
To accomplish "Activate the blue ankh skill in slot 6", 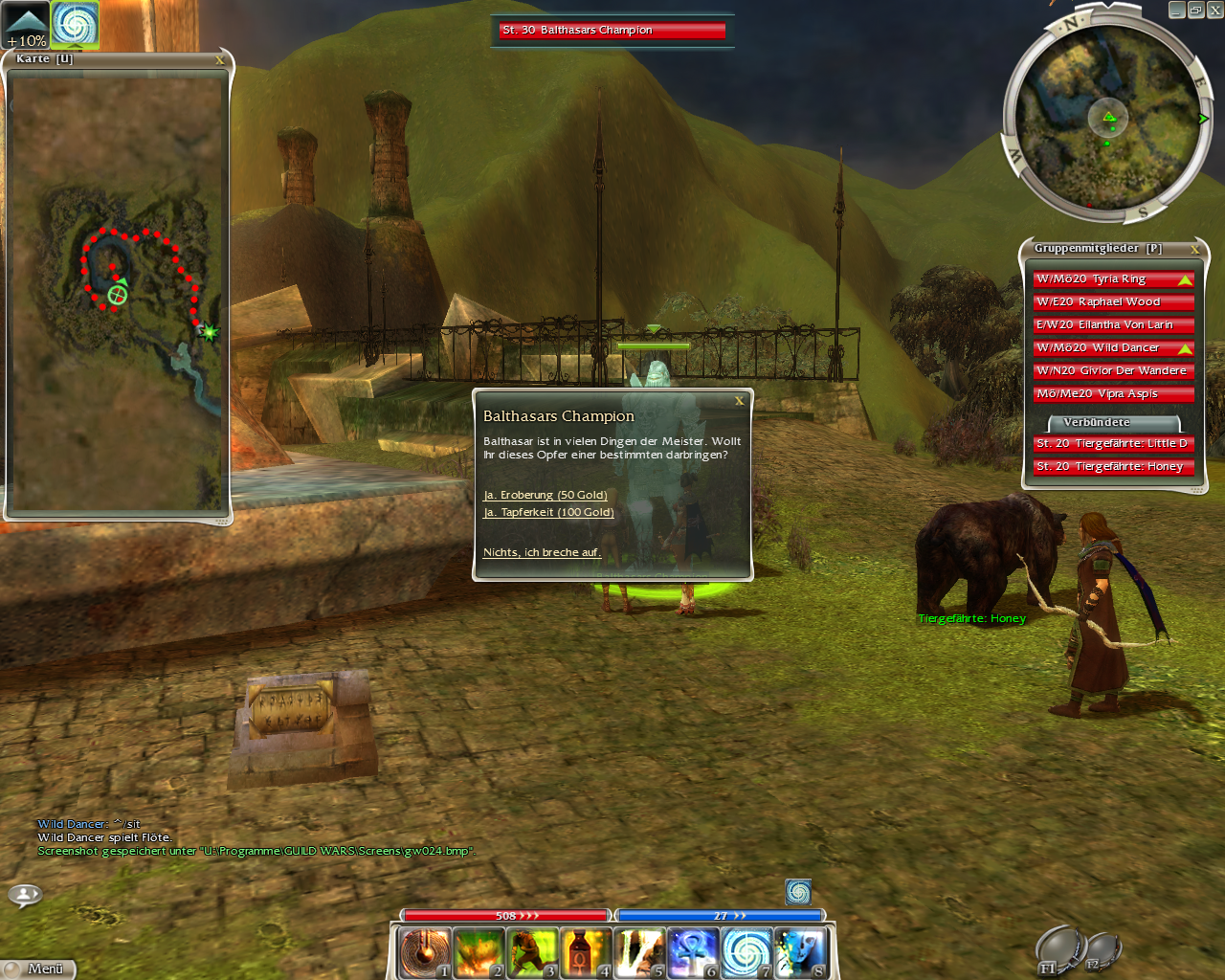I will point(692,953).
